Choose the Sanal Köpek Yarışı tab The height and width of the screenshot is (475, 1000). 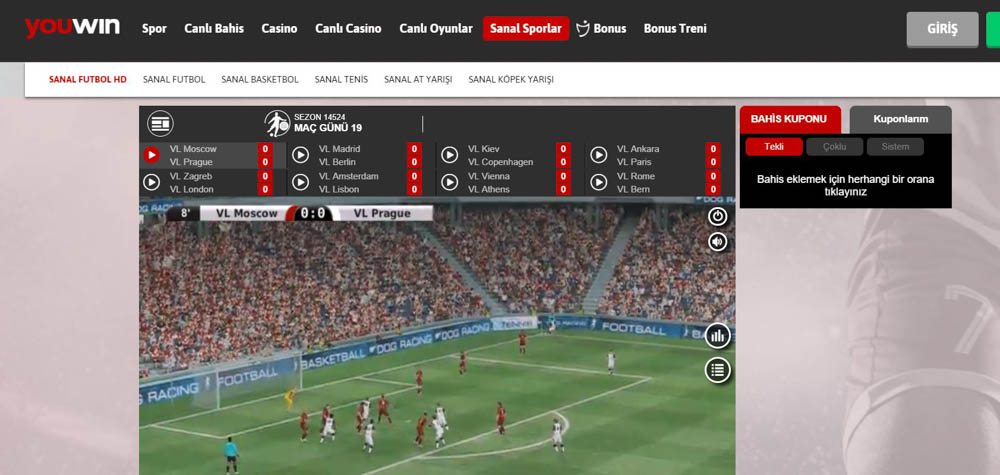pos(511,79)
